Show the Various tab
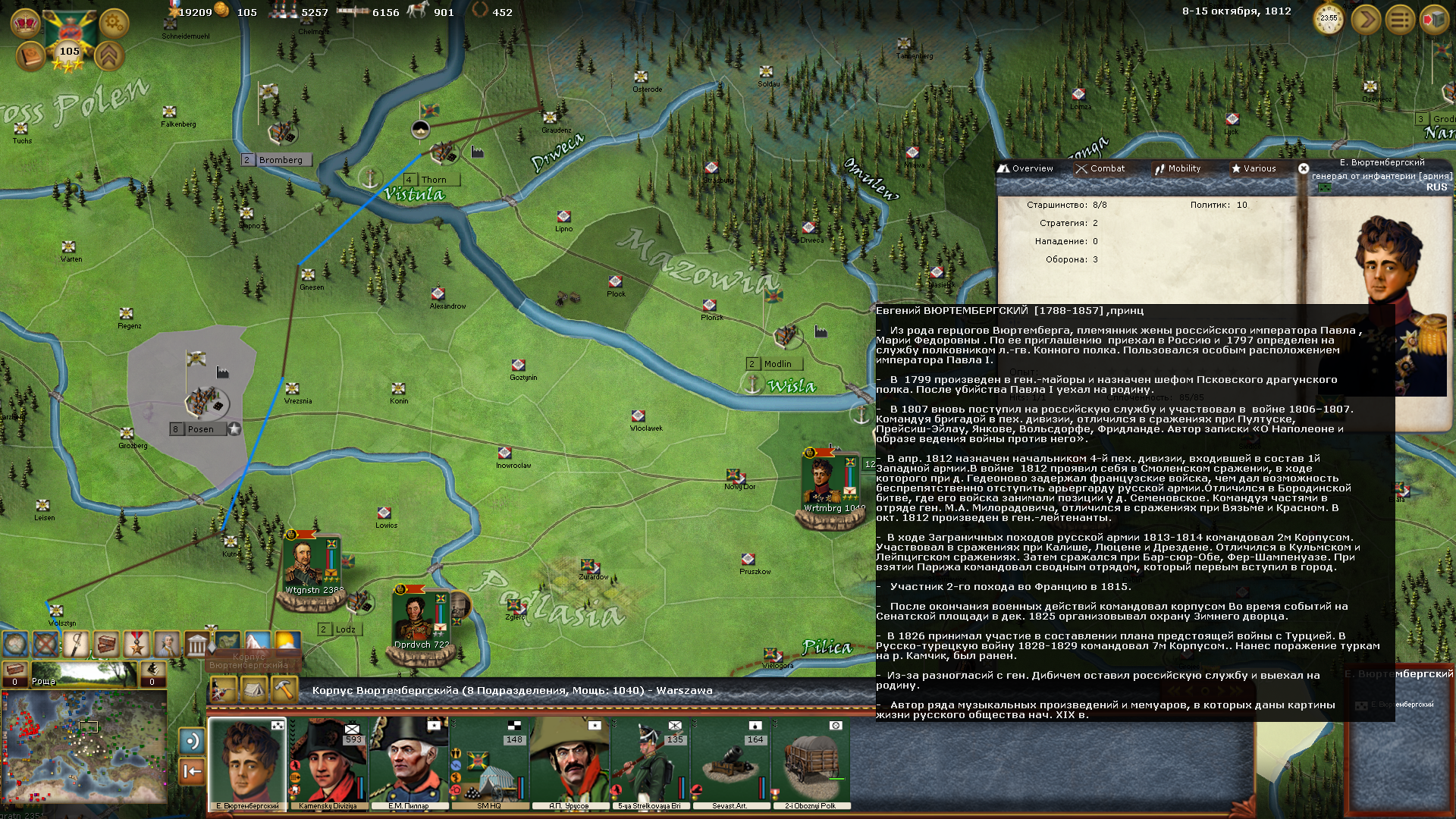1456x819 pixels. [x=1254, y=168]
